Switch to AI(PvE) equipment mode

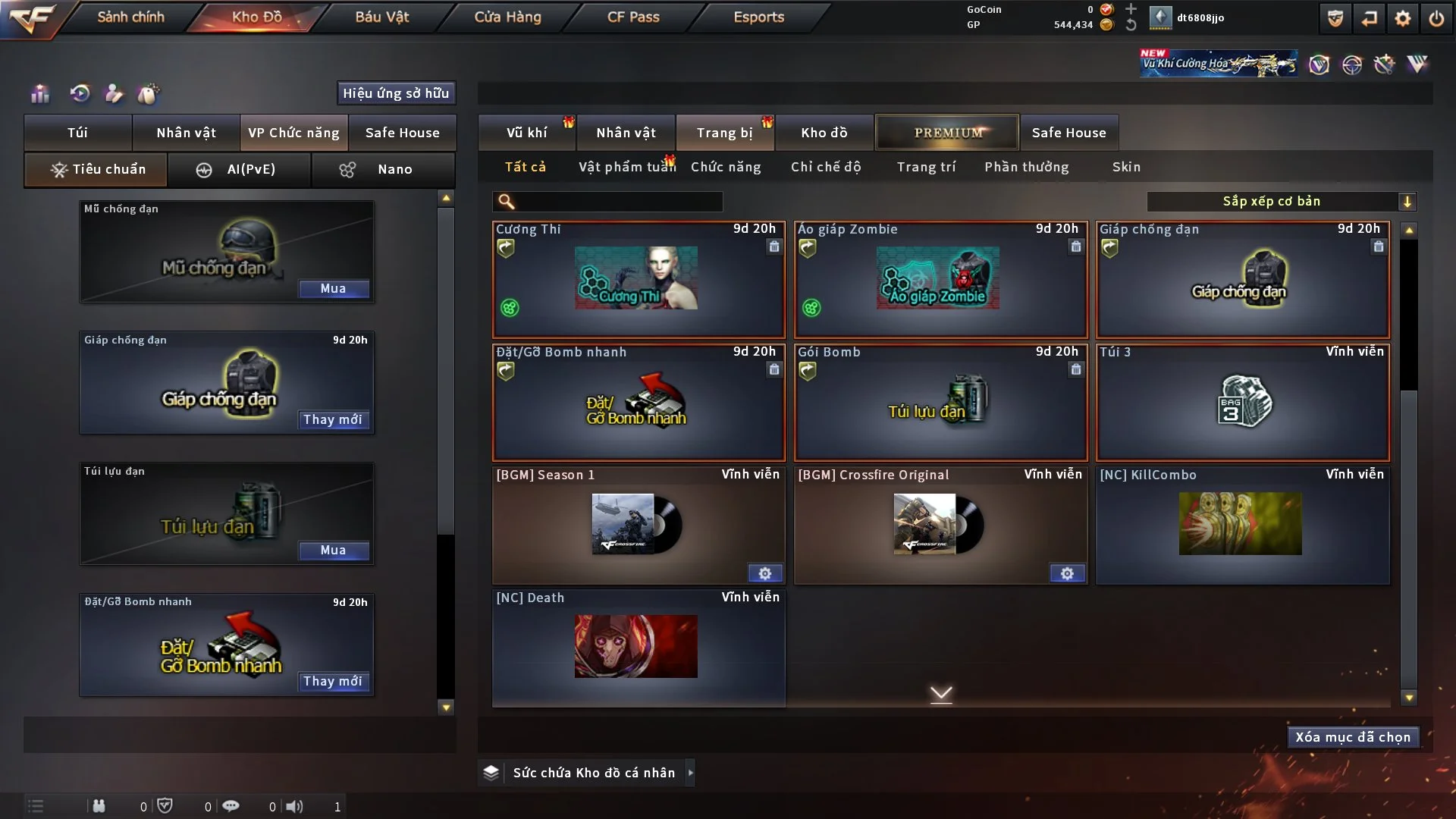(239, 169)
